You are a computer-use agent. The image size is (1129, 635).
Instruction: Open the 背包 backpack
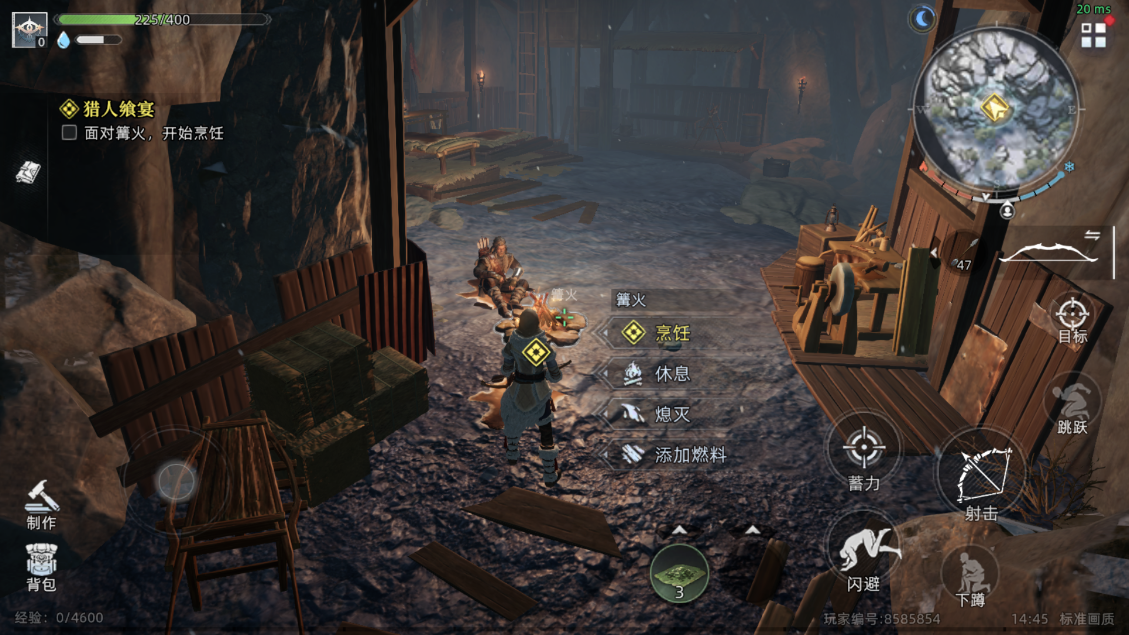click(x=41, y=567)
